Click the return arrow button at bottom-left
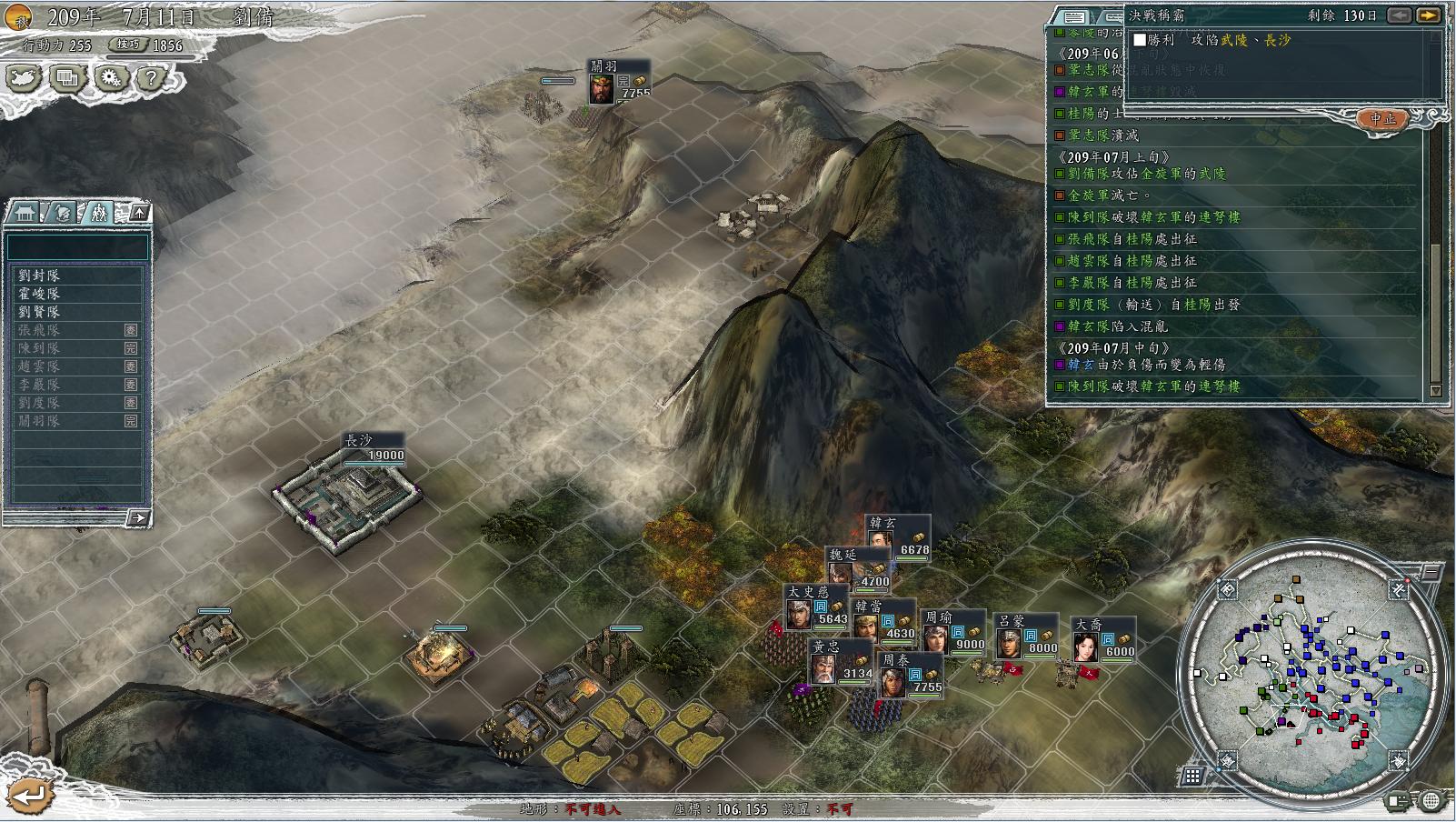This screenshot has width=1456, height=822. (x=29, y=796)
